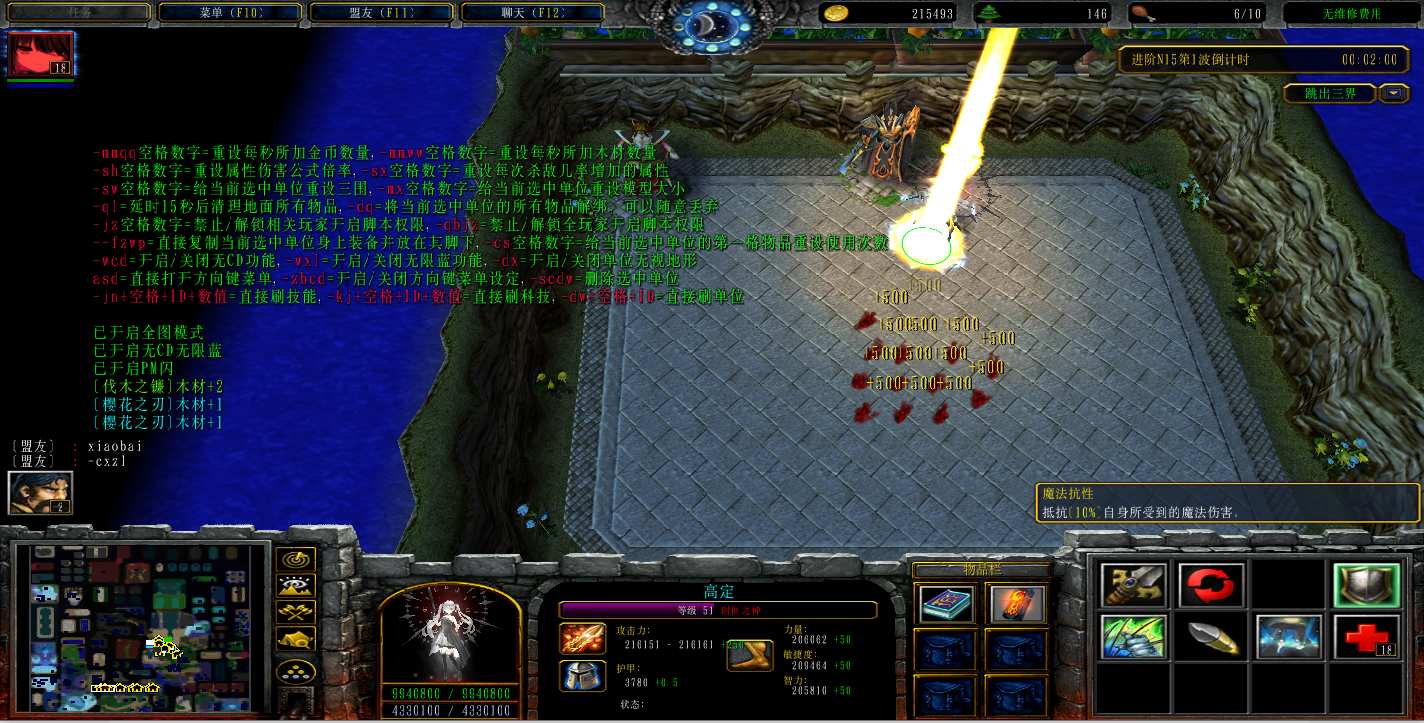1424x723 pixels.
Task: Click the 跳出三界 leaderboard button
Action: coord(1331,93)
